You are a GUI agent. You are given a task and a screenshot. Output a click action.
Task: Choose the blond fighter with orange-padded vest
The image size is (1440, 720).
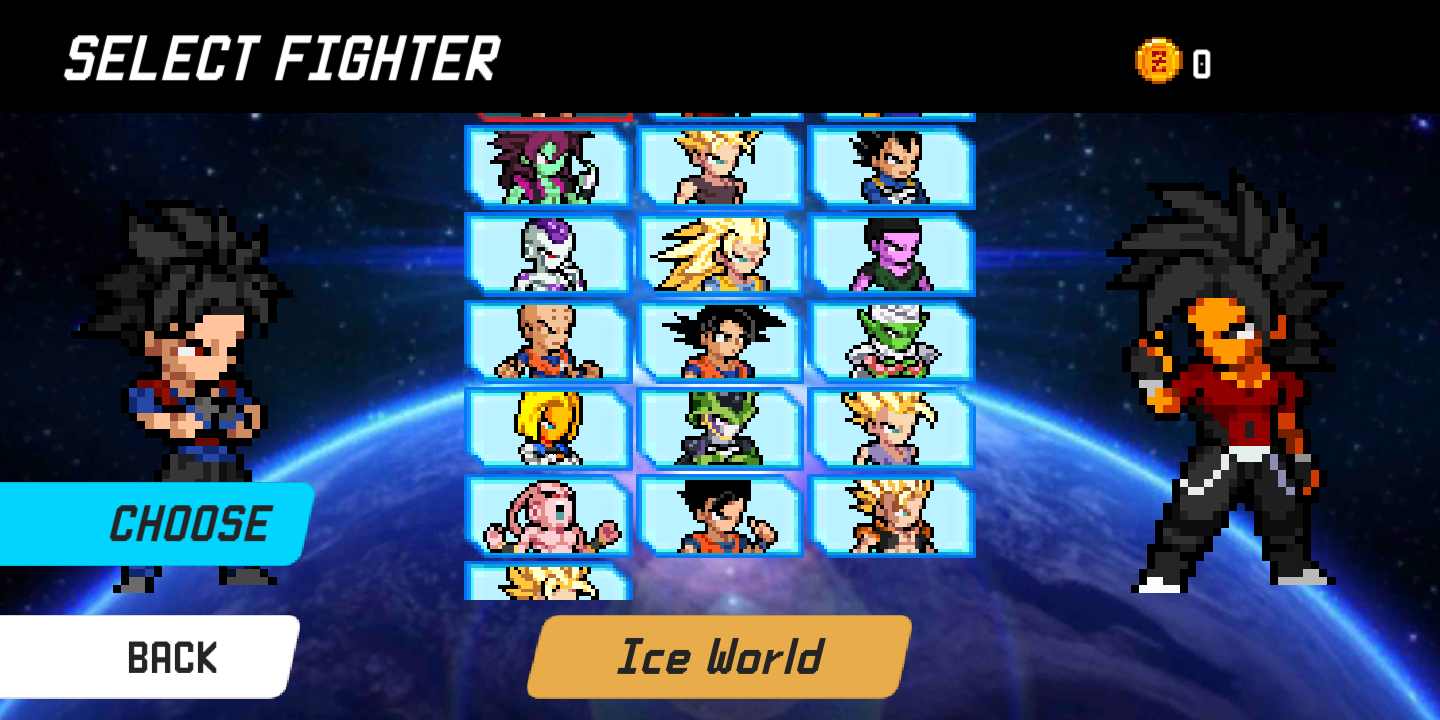[x=892, y=515]
